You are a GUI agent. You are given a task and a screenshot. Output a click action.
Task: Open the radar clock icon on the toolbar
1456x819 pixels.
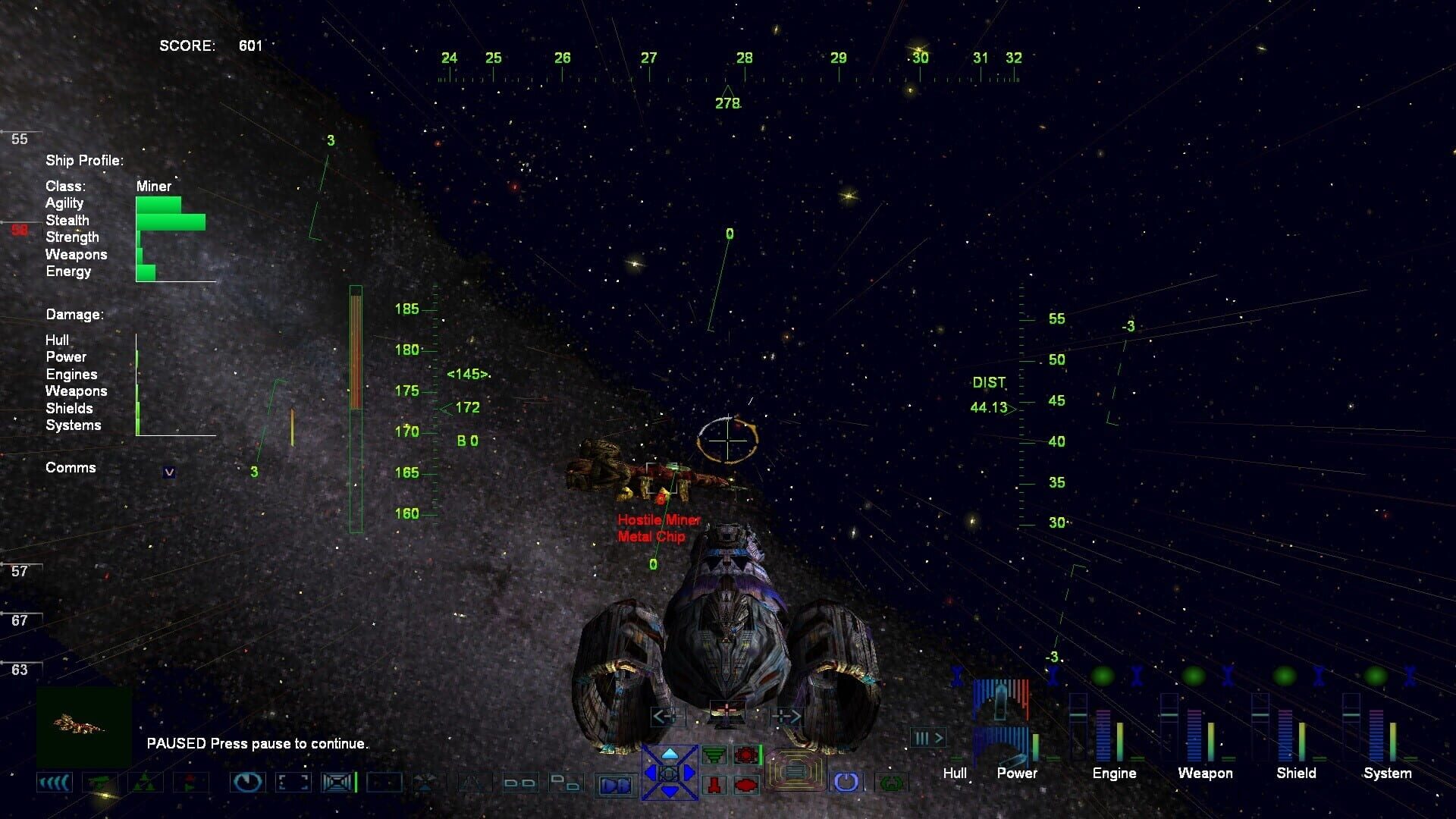click(x=247, y=781)
